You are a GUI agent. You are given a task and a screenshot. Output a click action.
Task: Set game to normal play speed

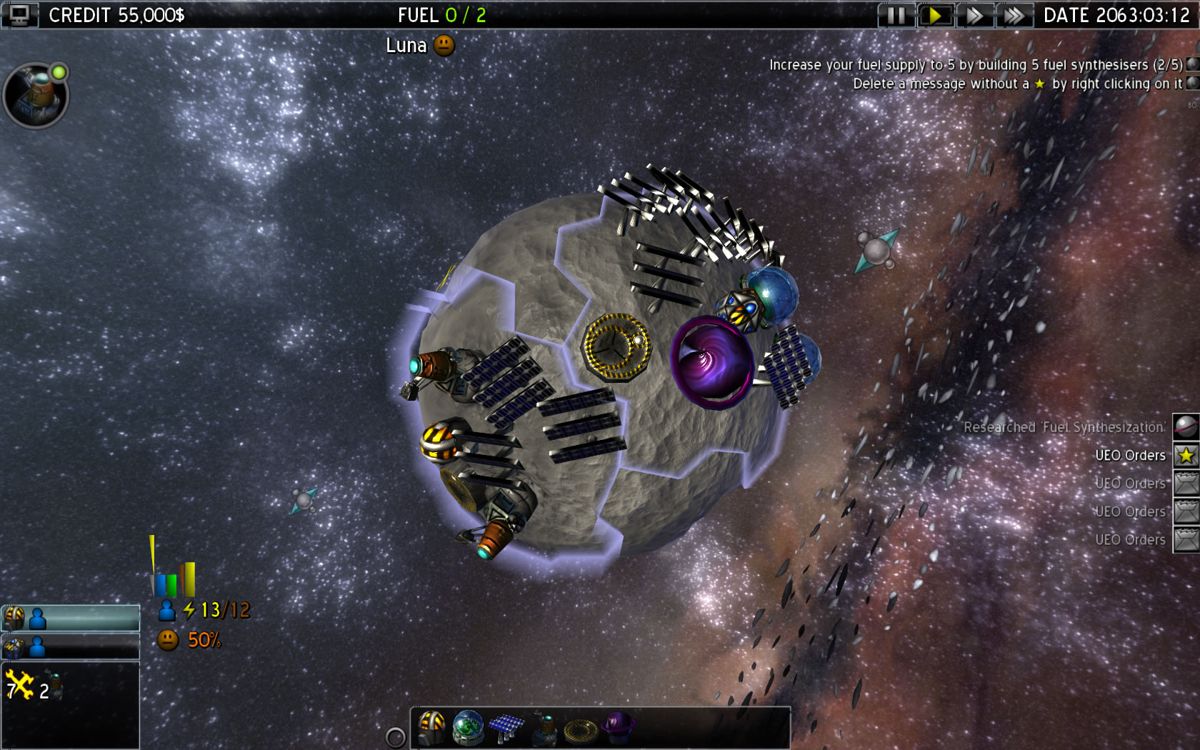pos(935,15)
